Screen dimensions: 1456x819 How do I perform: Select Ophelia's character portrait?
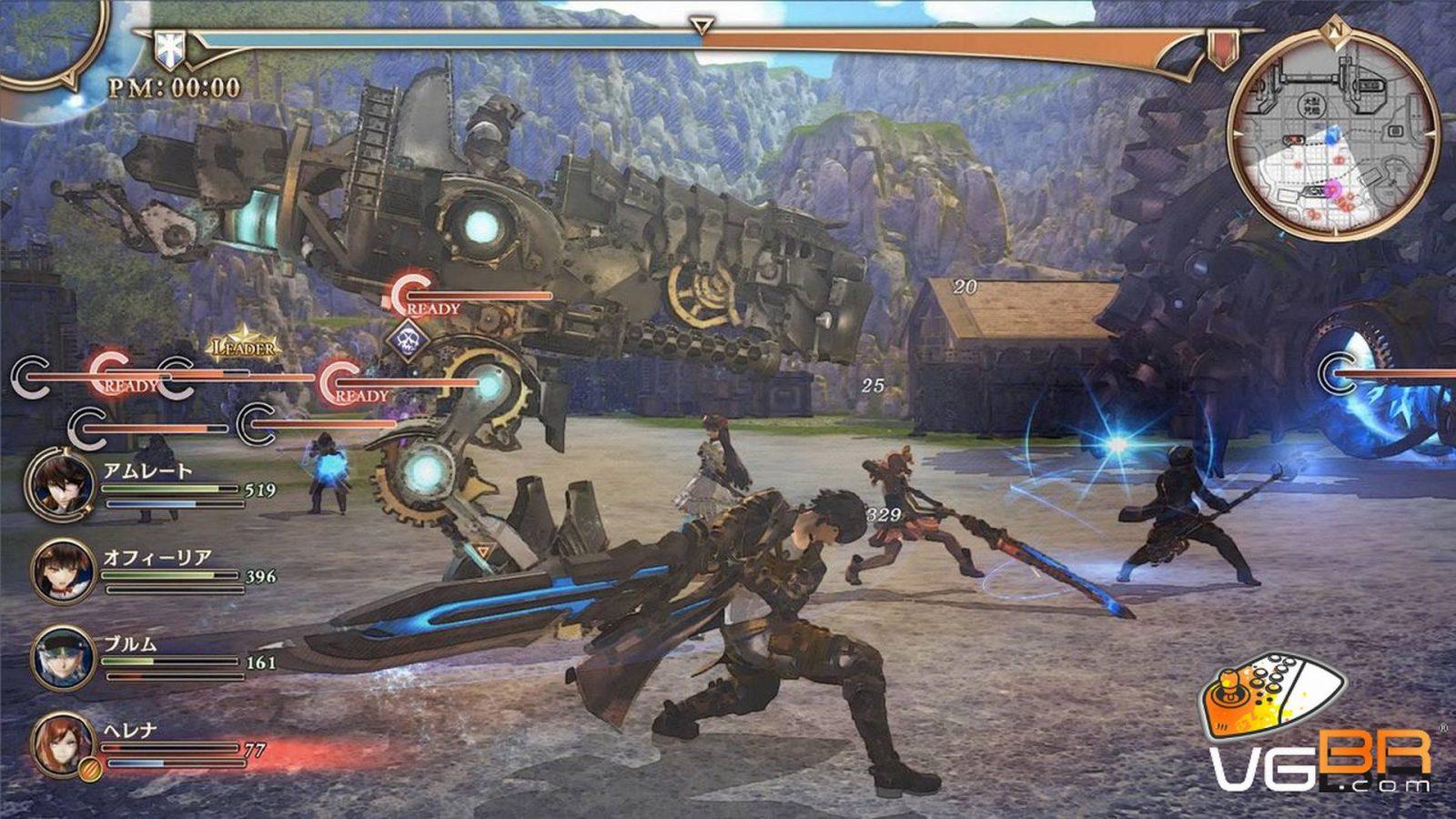[63, 569]
